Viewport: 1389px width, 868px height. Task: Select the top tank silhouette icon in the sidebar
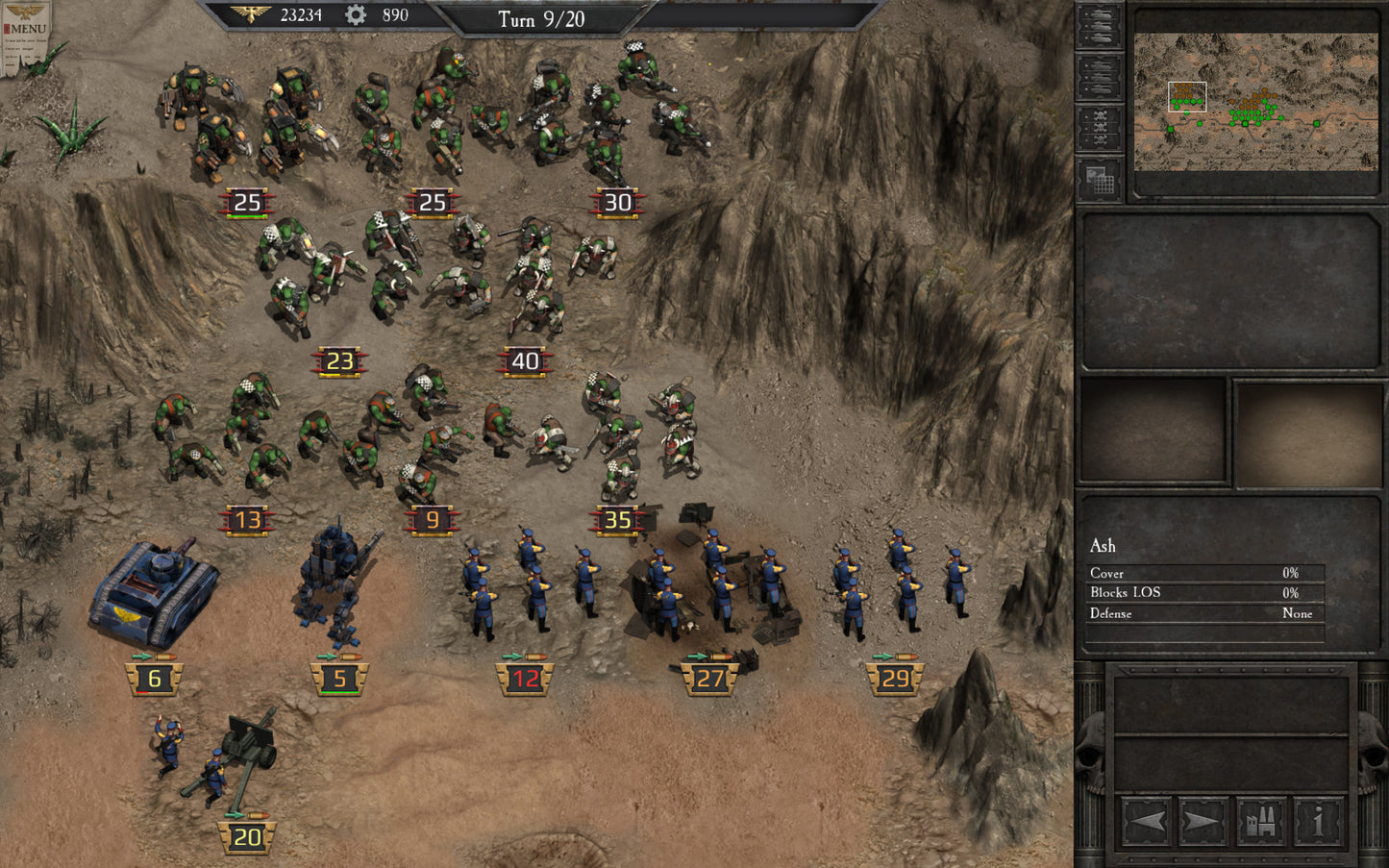[x=1102, y=14]
